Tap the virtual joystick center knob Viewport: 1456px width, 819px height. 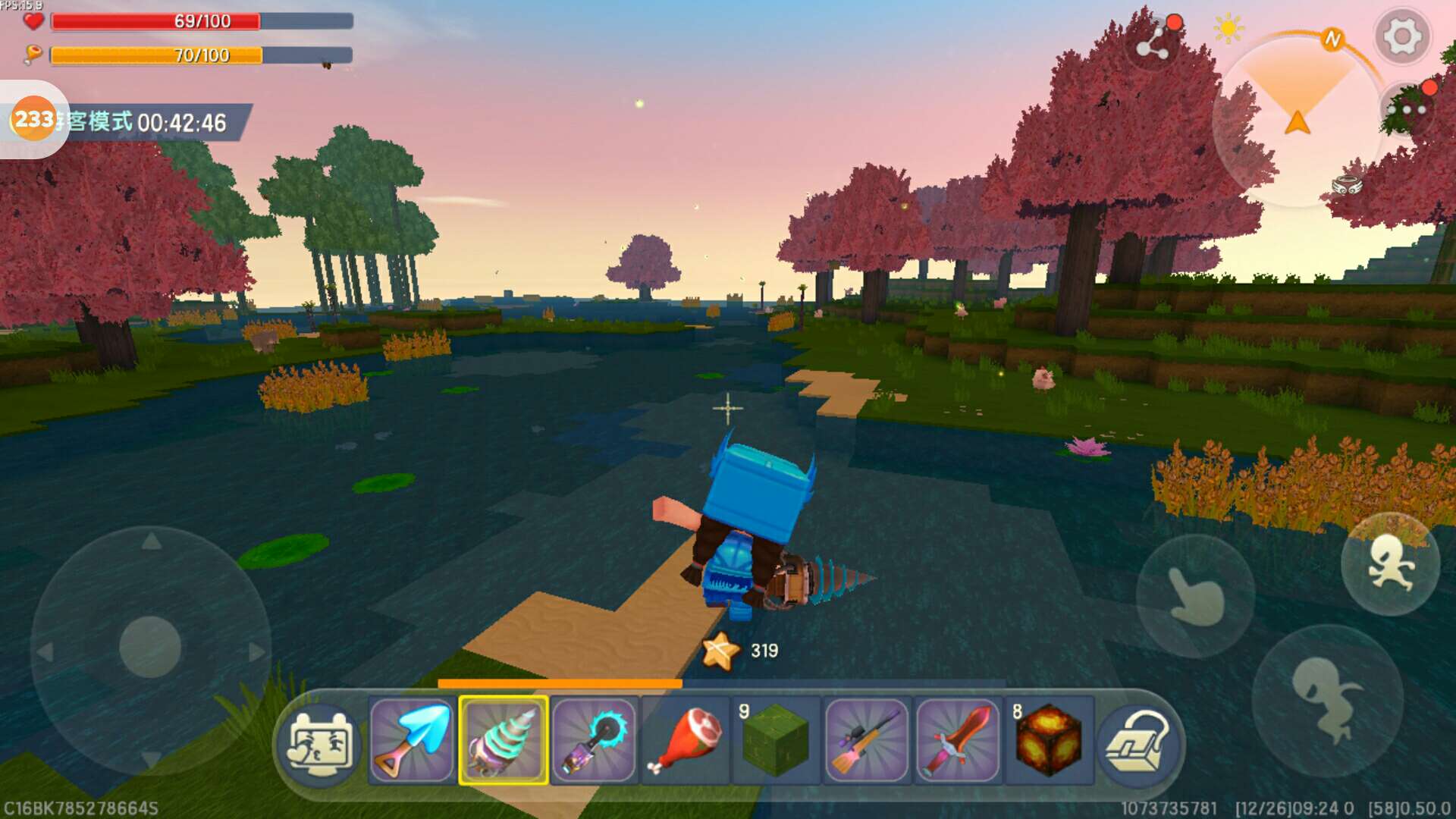[150, 646]
